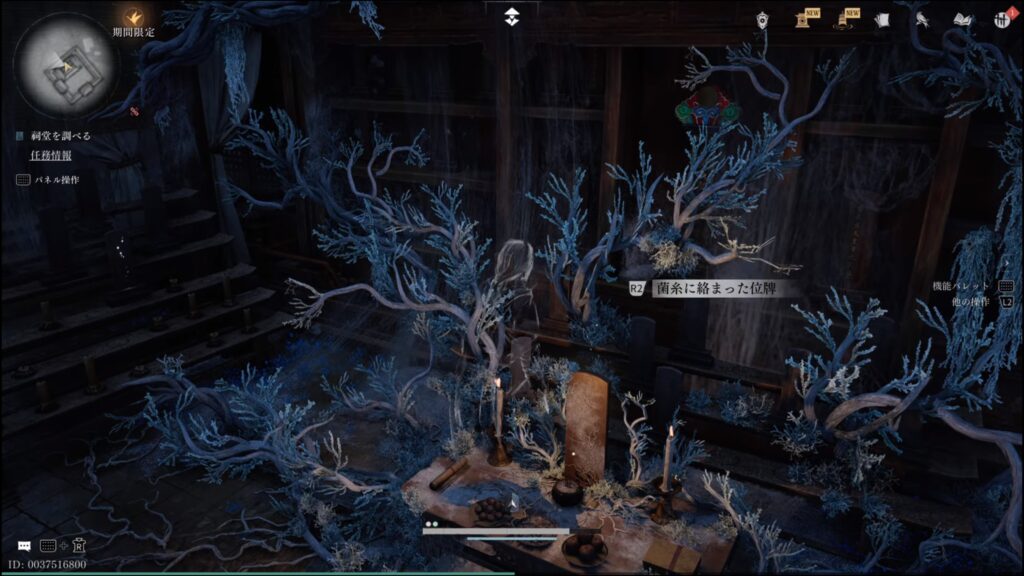Open the 任務情報 mission info link
Viewport: 1024px width, 576px height.
(51, 155)
